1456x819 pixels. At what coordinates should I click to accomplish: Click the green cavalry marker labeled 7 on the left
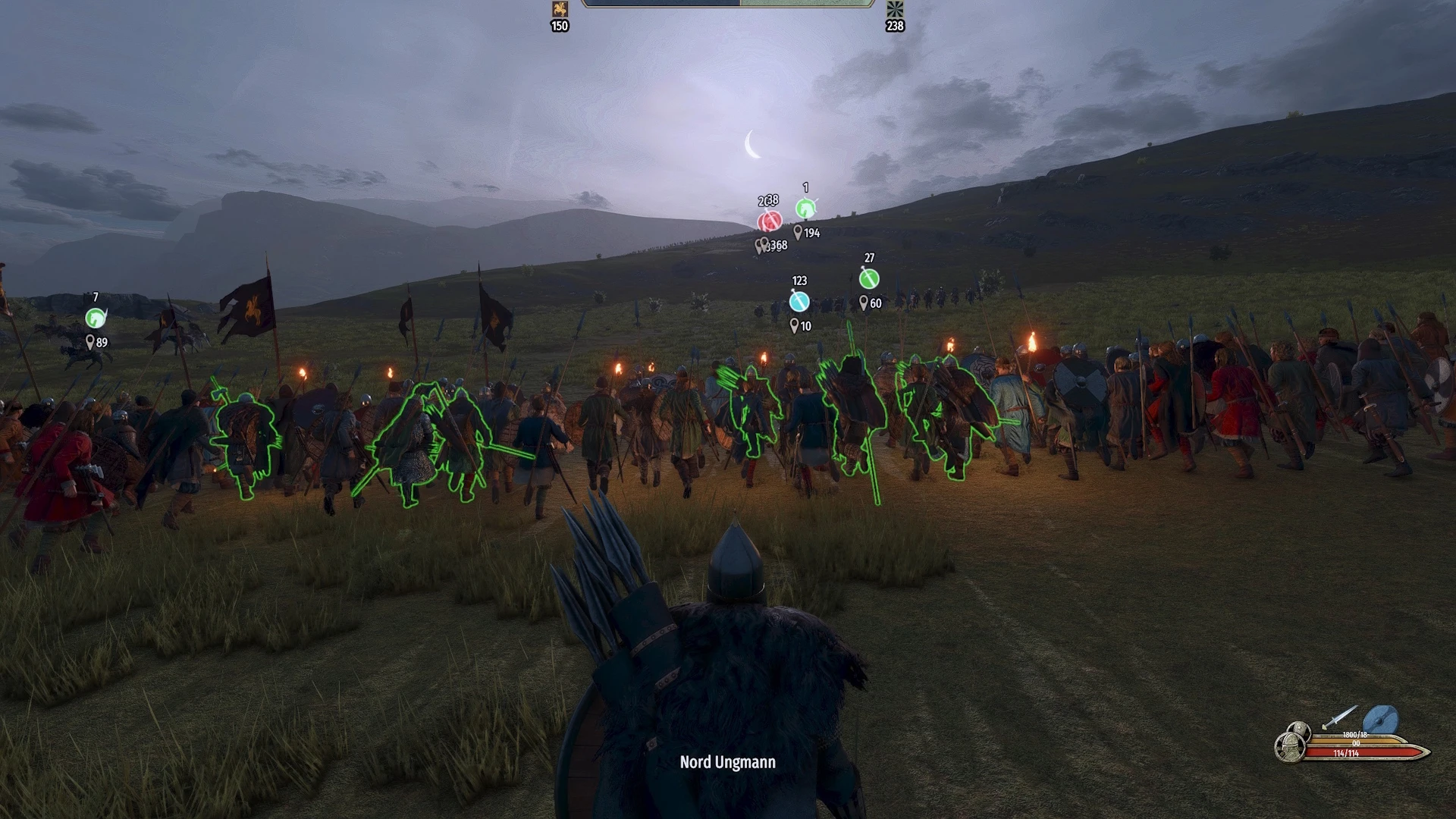click(x=94, y=318)
